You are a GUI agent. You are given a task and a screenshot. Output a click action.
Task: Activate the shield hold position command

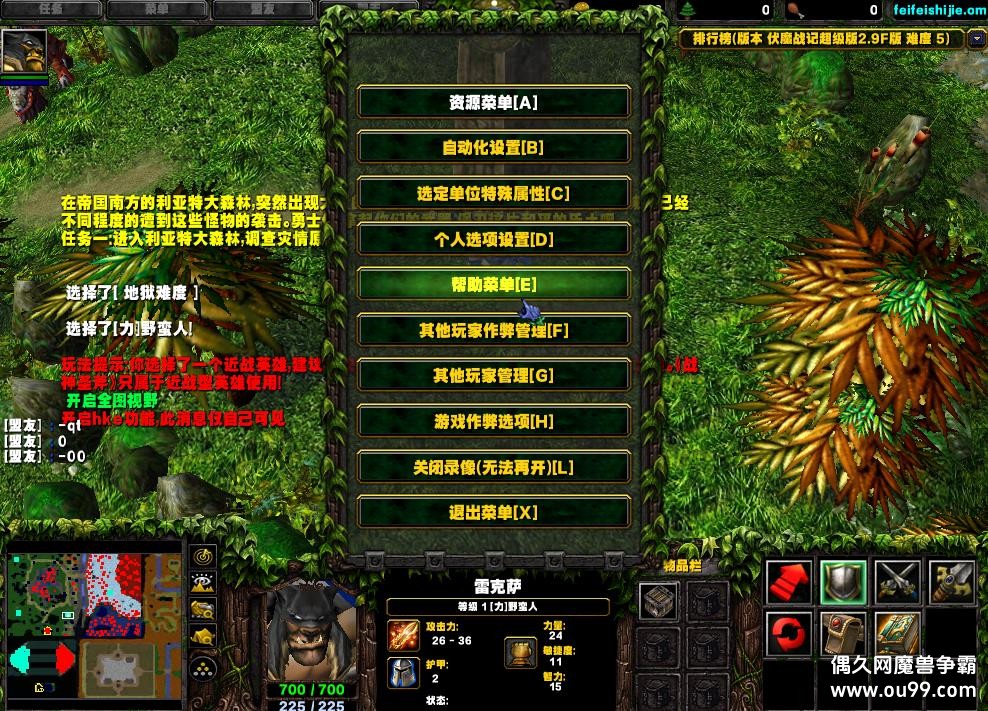coord(843,582)
